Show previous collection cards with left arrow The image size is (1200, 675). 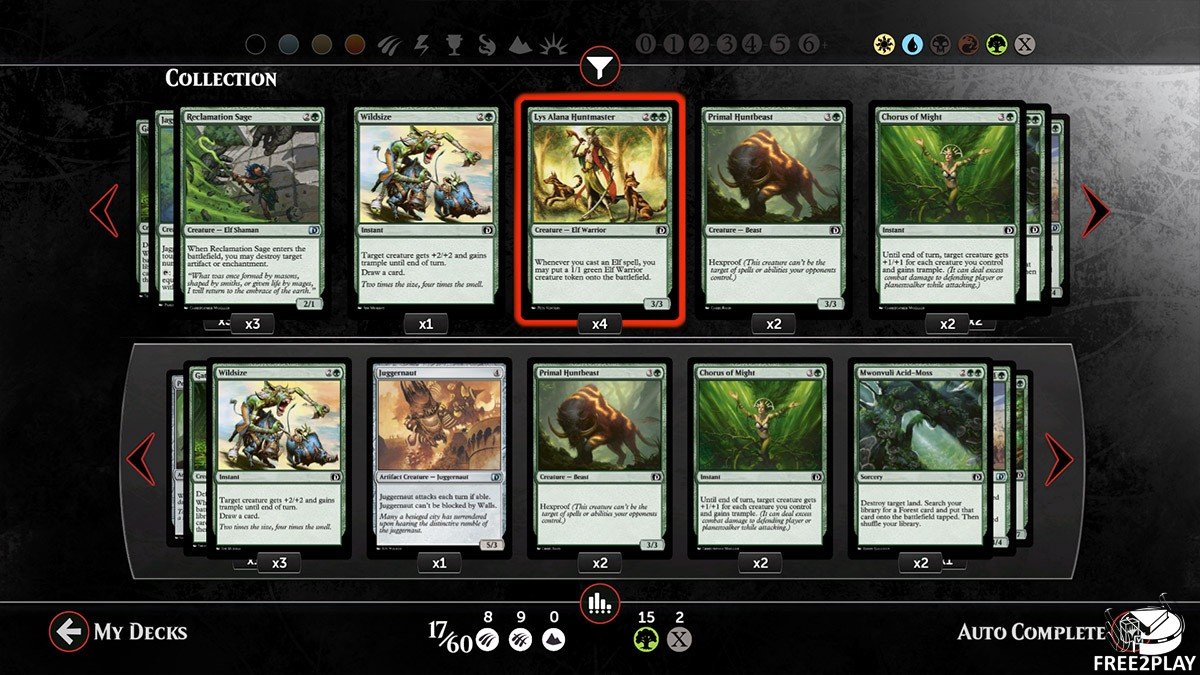click(x=105, y=210)
